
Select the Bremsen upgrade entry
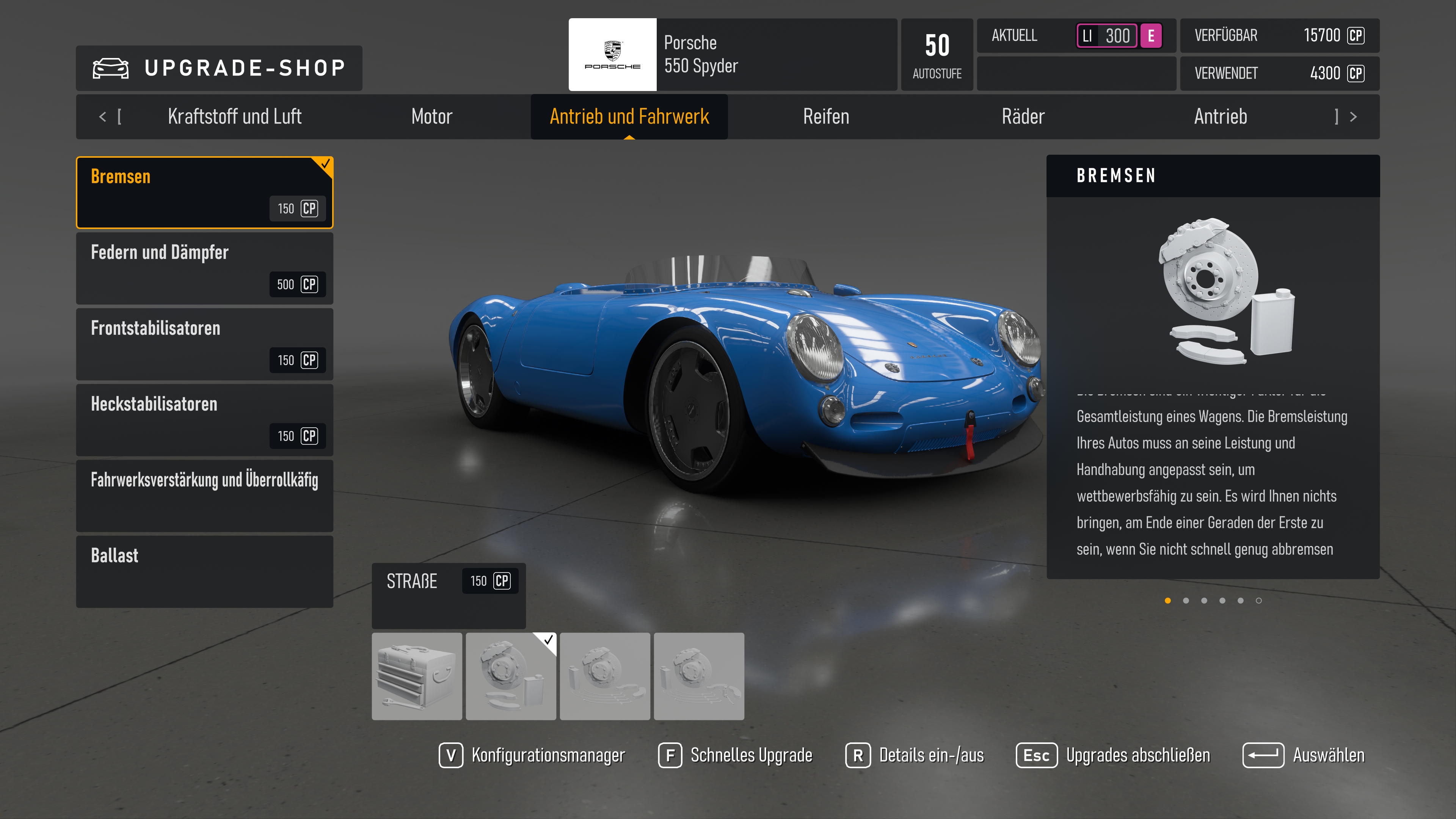[205, 192]
